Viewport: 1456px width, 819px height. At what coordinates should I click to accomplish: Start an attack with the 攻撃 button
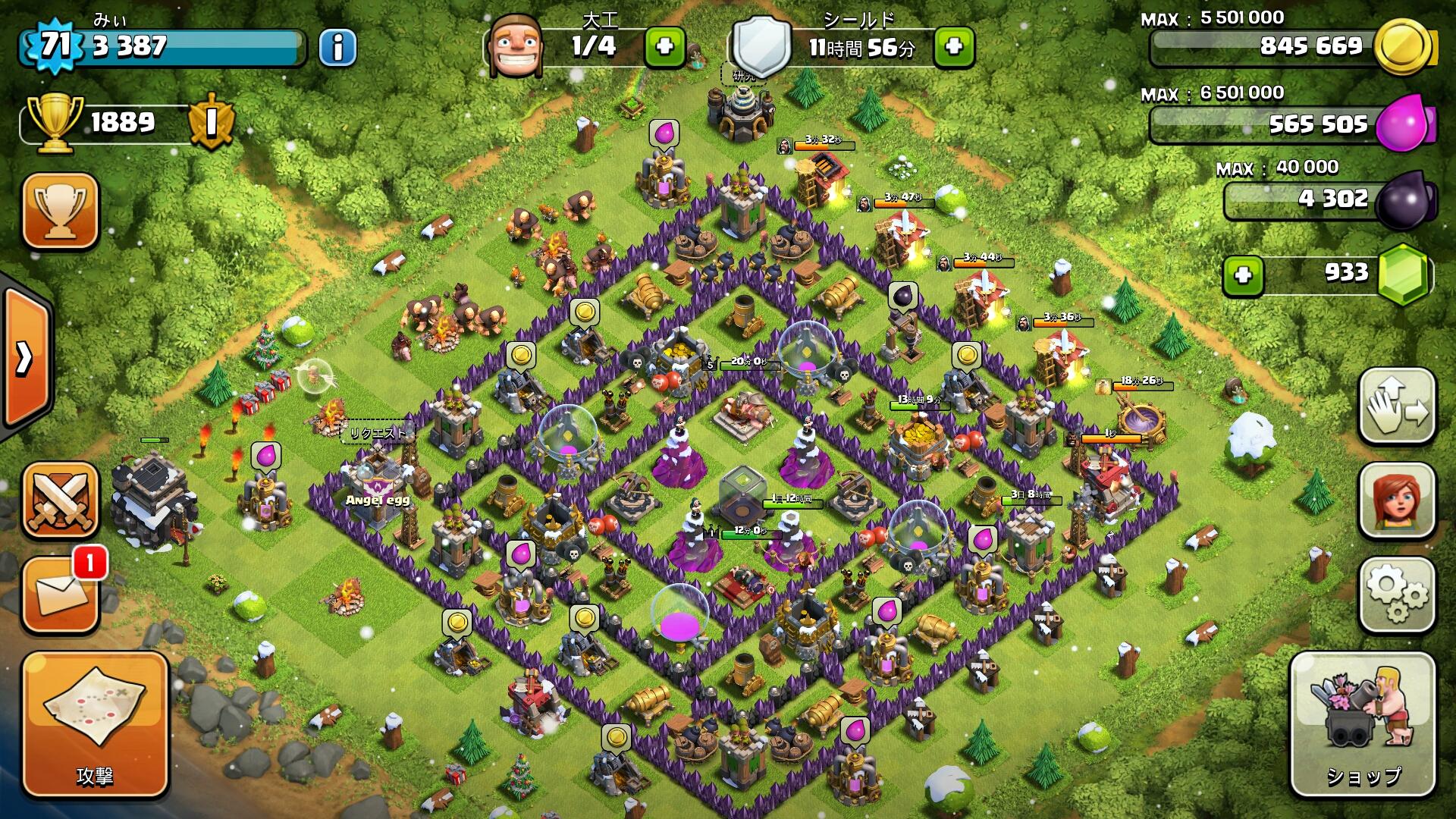pyautogui.click(x=94, y=724)
